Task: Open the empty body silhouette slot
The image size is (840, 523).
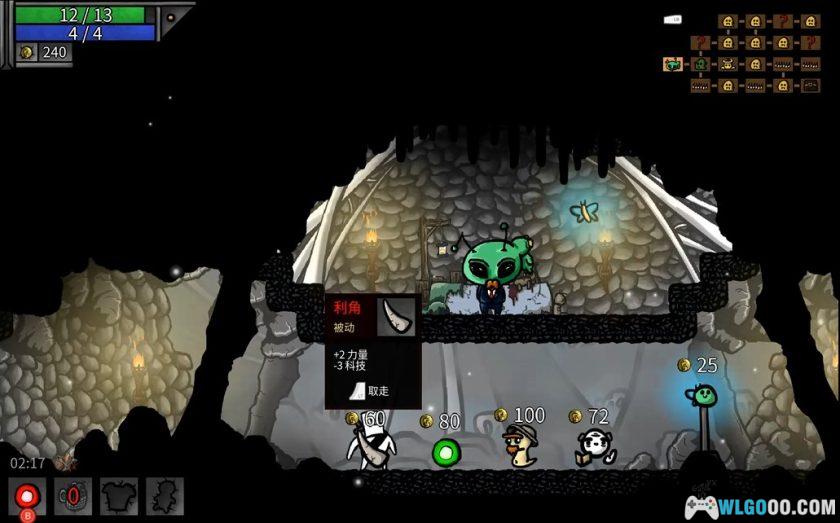Action: (x=165, y=496)
